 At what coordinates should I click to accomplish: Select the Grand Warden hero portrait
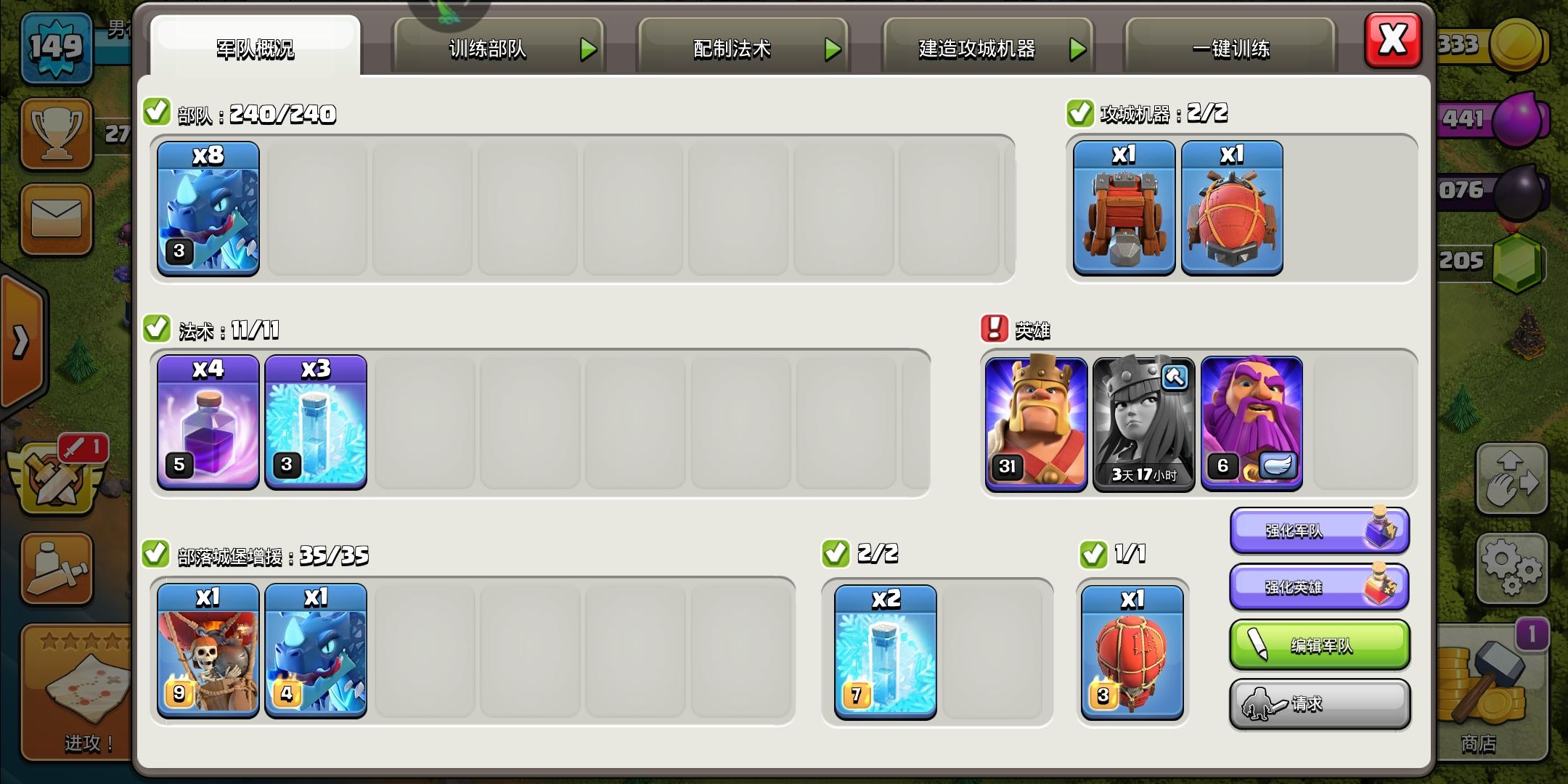click(x=1251, y=423)
